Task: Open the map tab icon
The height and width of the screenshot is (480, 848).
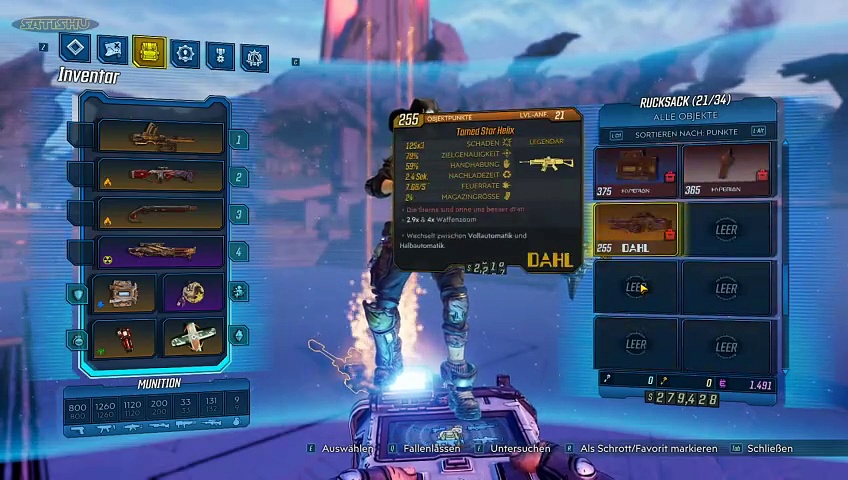Action: coord(113,50)
